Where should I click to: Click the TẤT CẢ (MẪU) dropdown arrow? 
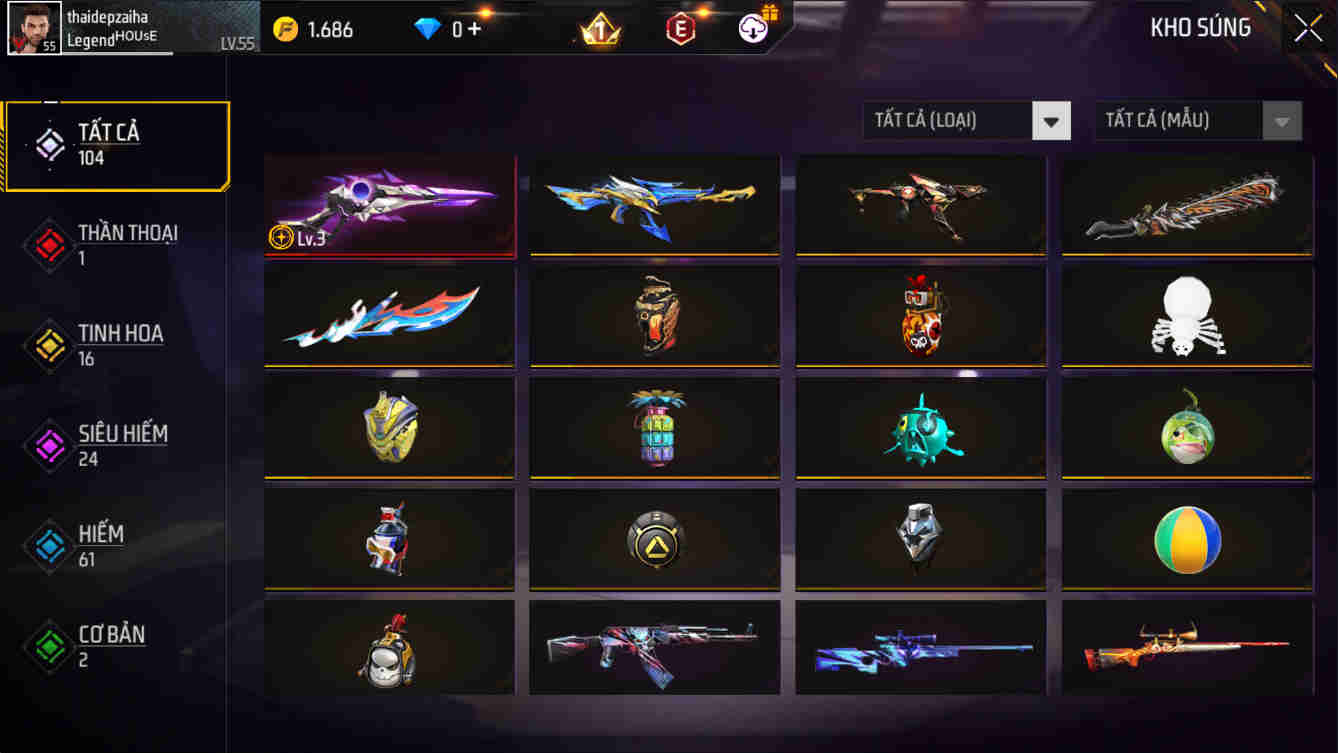point(1282,120)
